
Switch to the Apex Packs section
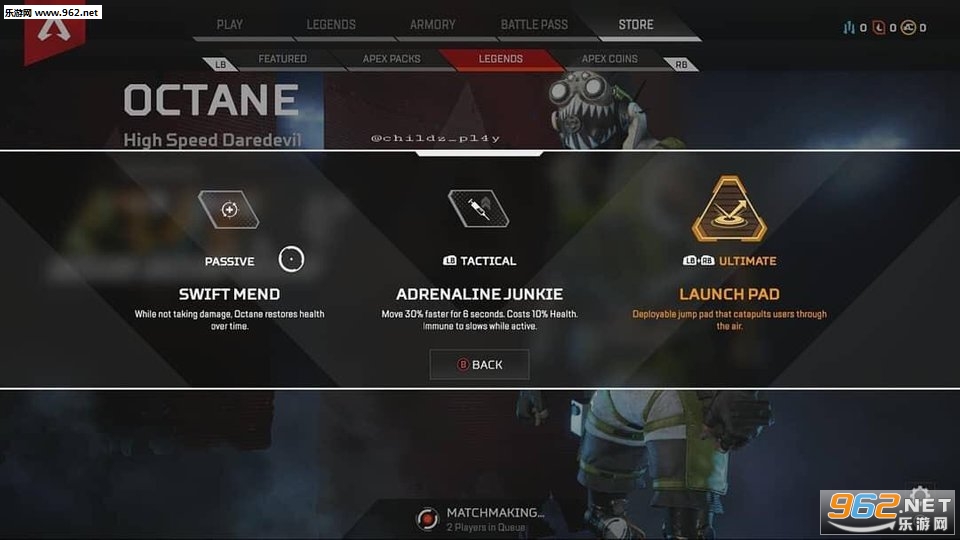point(391,59)
